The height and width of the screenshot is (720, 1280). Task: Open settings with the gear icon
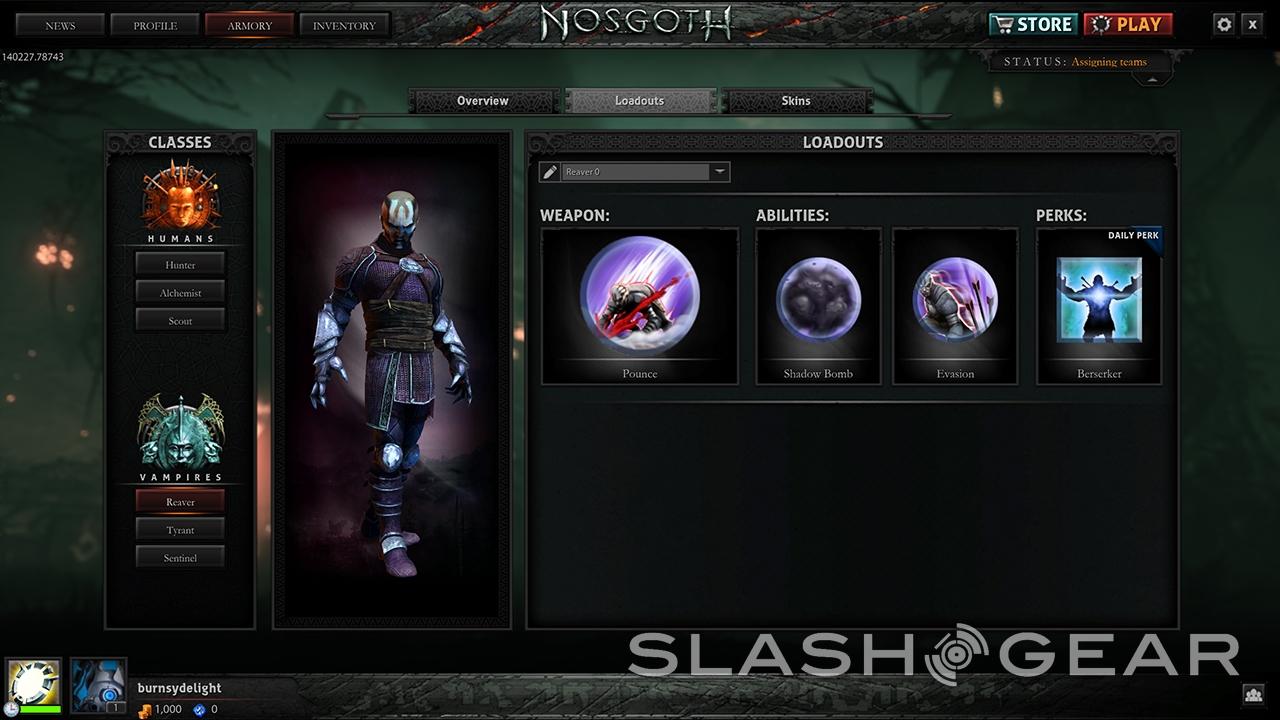(1224, 25)
